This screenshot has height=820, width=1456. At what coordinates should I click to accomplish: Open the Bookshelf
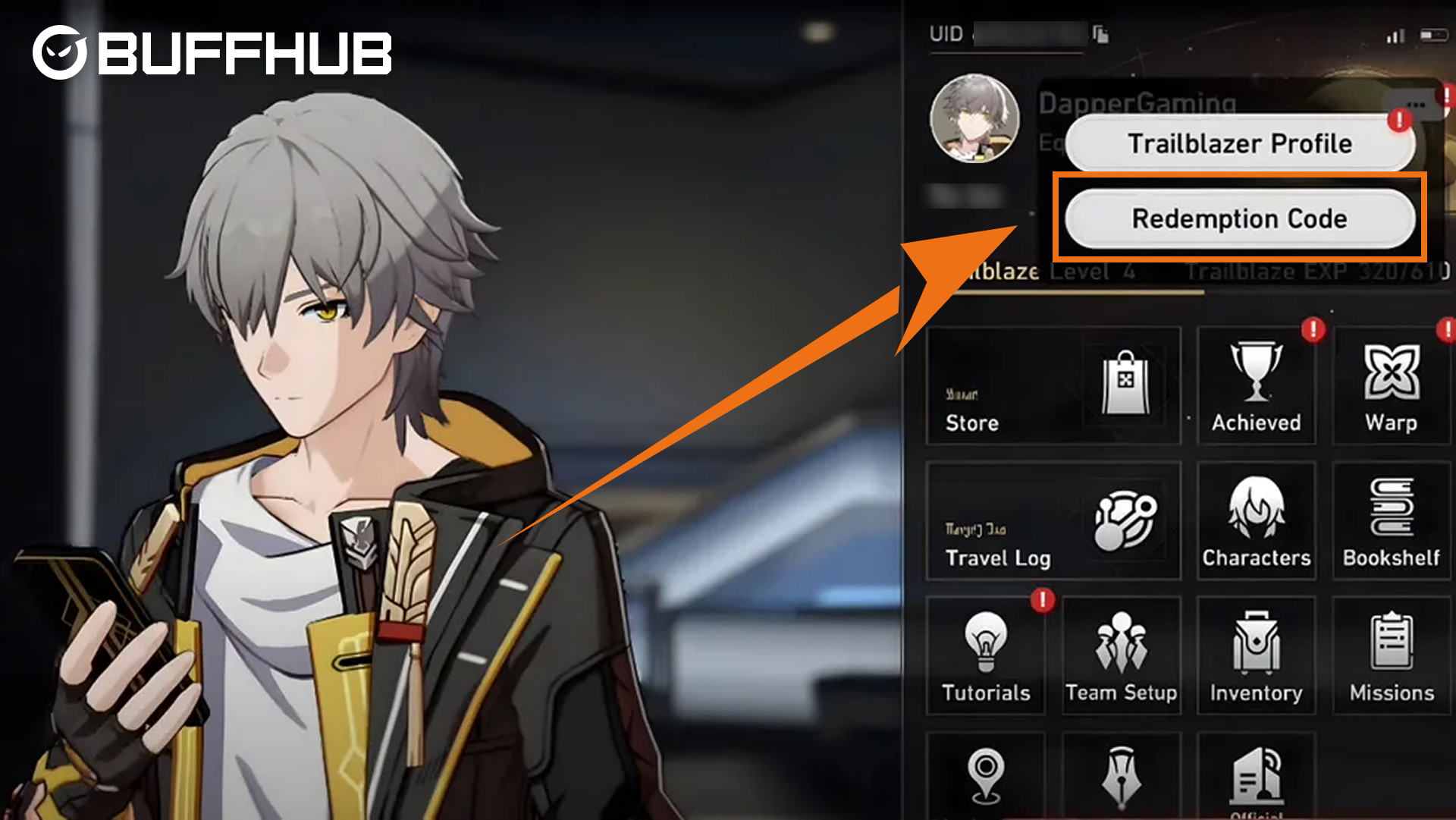coord(1391,521)
